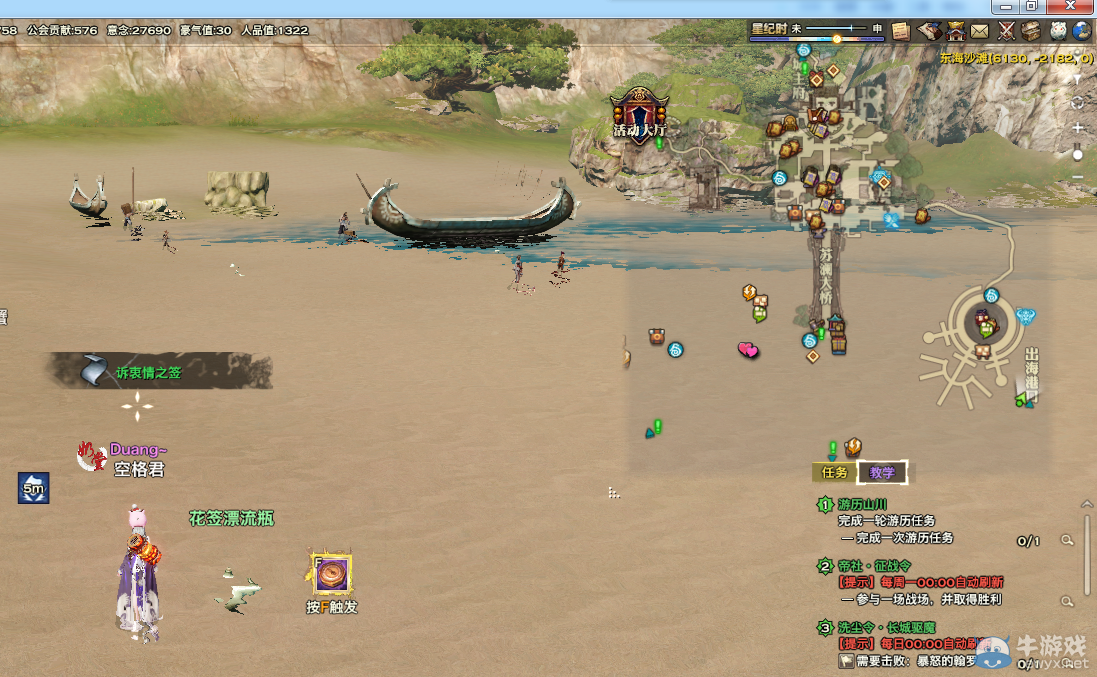1097x677 pixels.
Task: Open the treasure chest icon
Action: [1031, 31]
